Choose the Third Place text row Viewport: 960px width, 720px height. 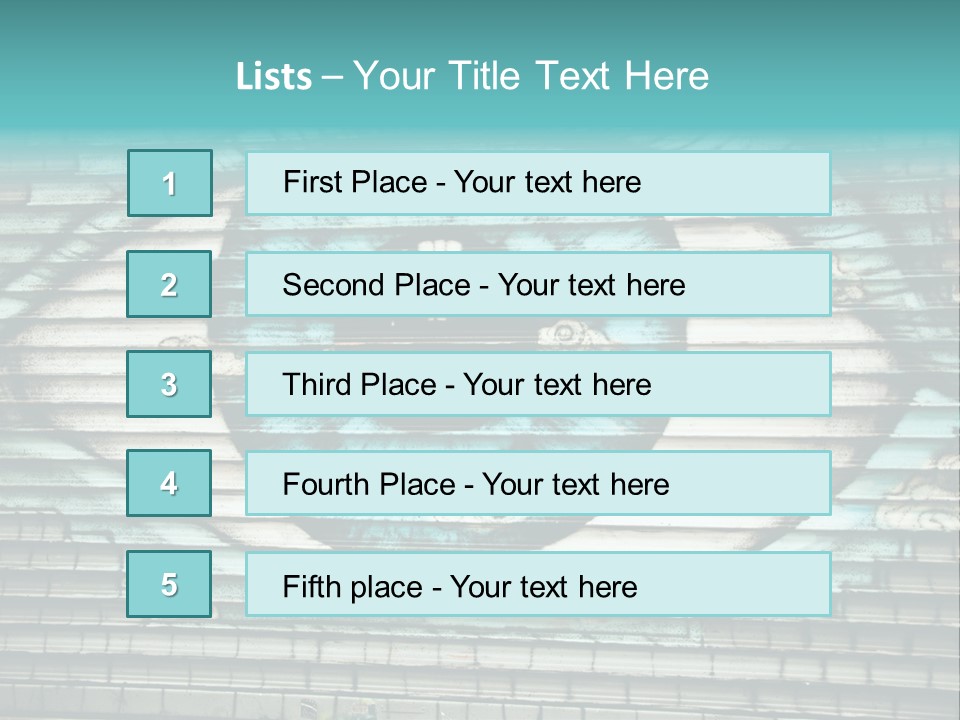click(538, 384)
